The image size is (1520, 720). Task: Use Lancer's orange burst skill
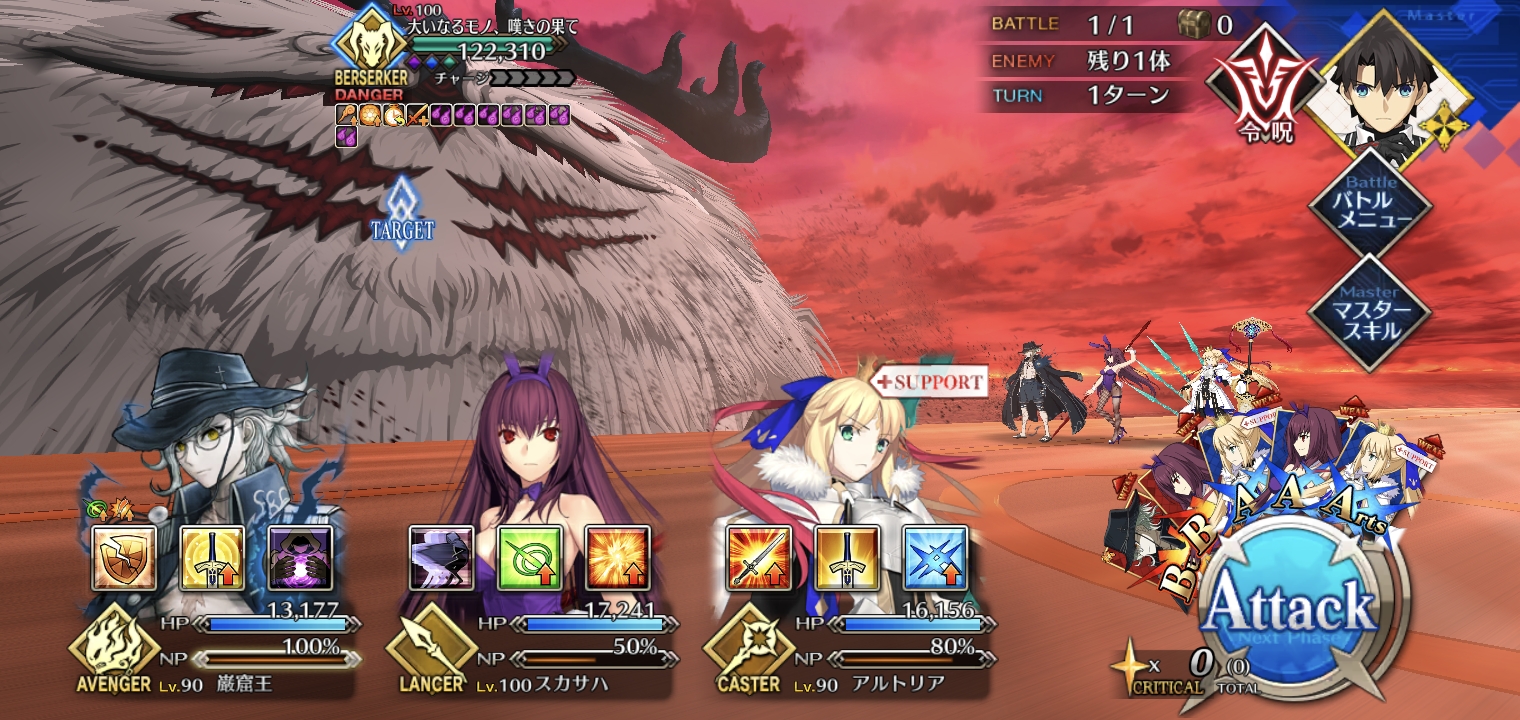[x=618, y=558]
